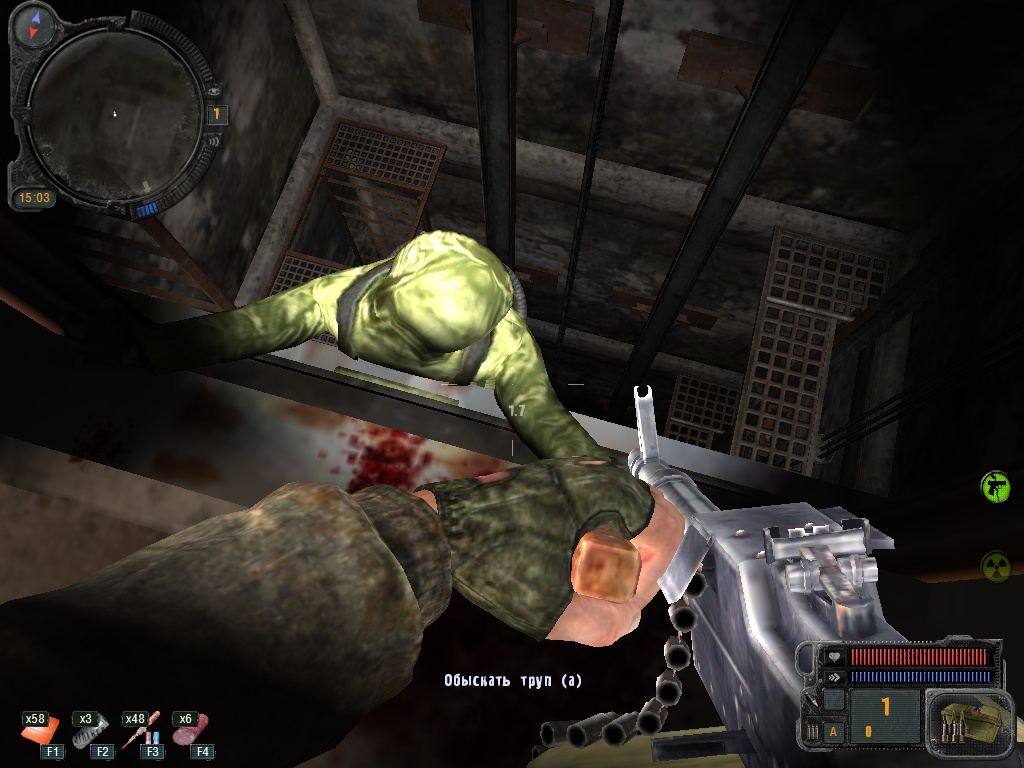Click the circular minimap
The height and width of the screenshot is (768, 1024).
pyautogui.click(x=112, y=112)
